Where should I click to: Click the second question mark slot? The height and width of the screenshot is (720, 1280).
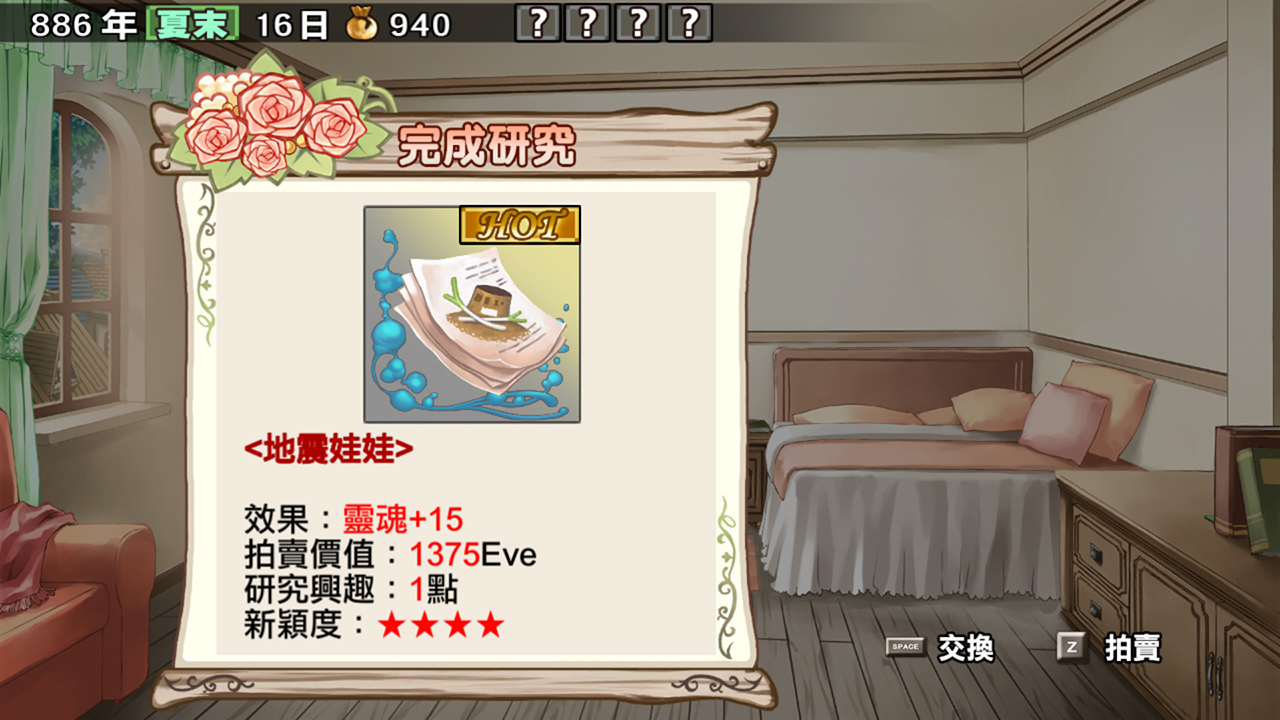[x=588, y=25]
